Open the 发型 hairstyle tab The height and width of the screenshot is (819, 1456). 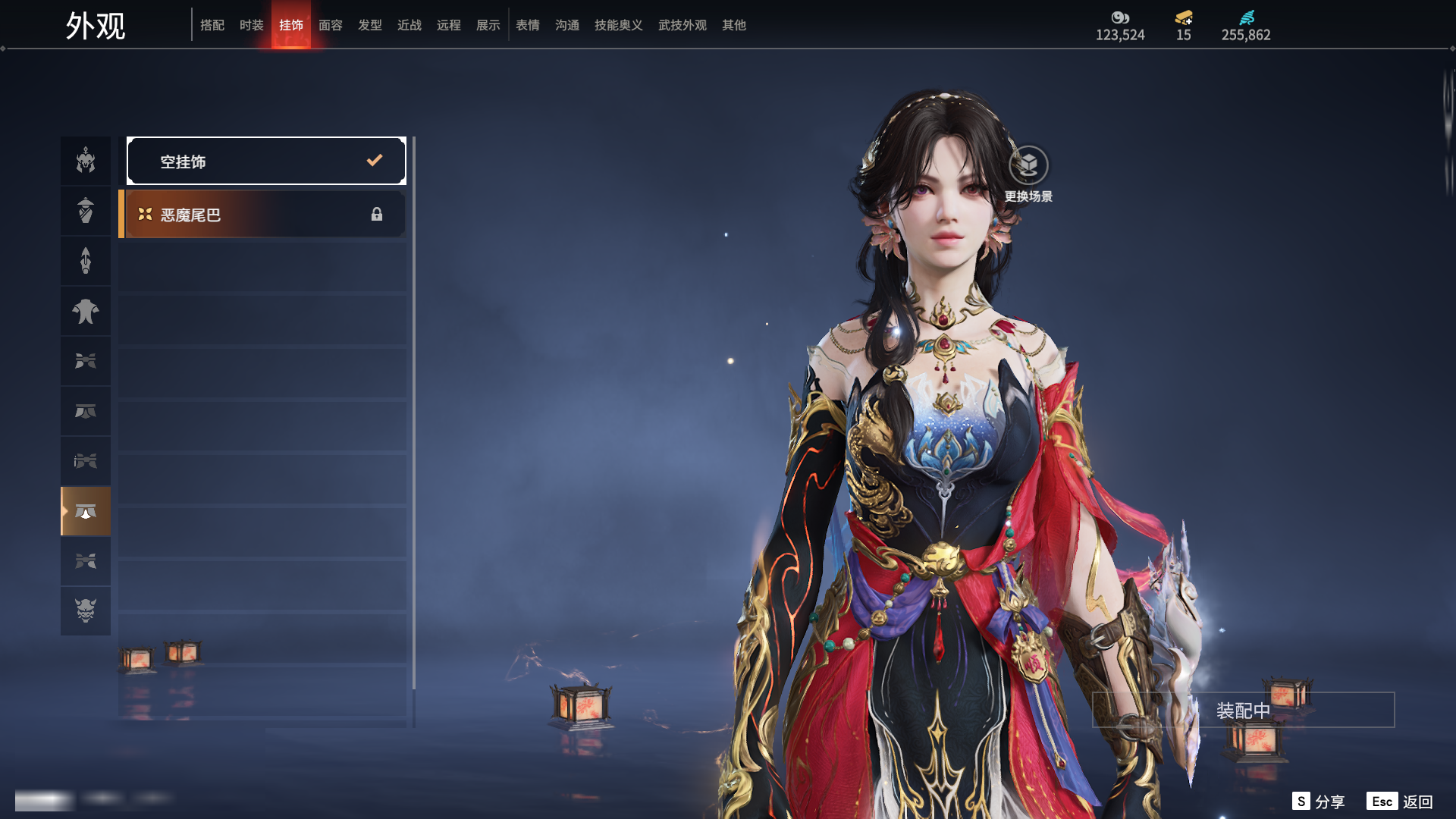pos(370,25)
